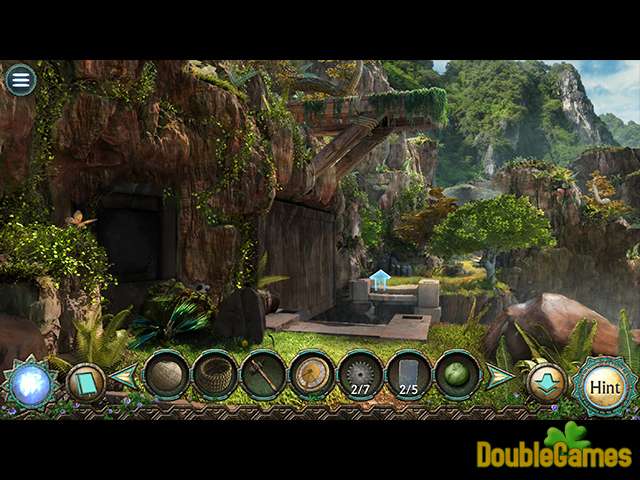Image resolution: width=640 pixels, height=480 pixels.
Task: Select the woven basket inventory item
Action: coord(167,376)
